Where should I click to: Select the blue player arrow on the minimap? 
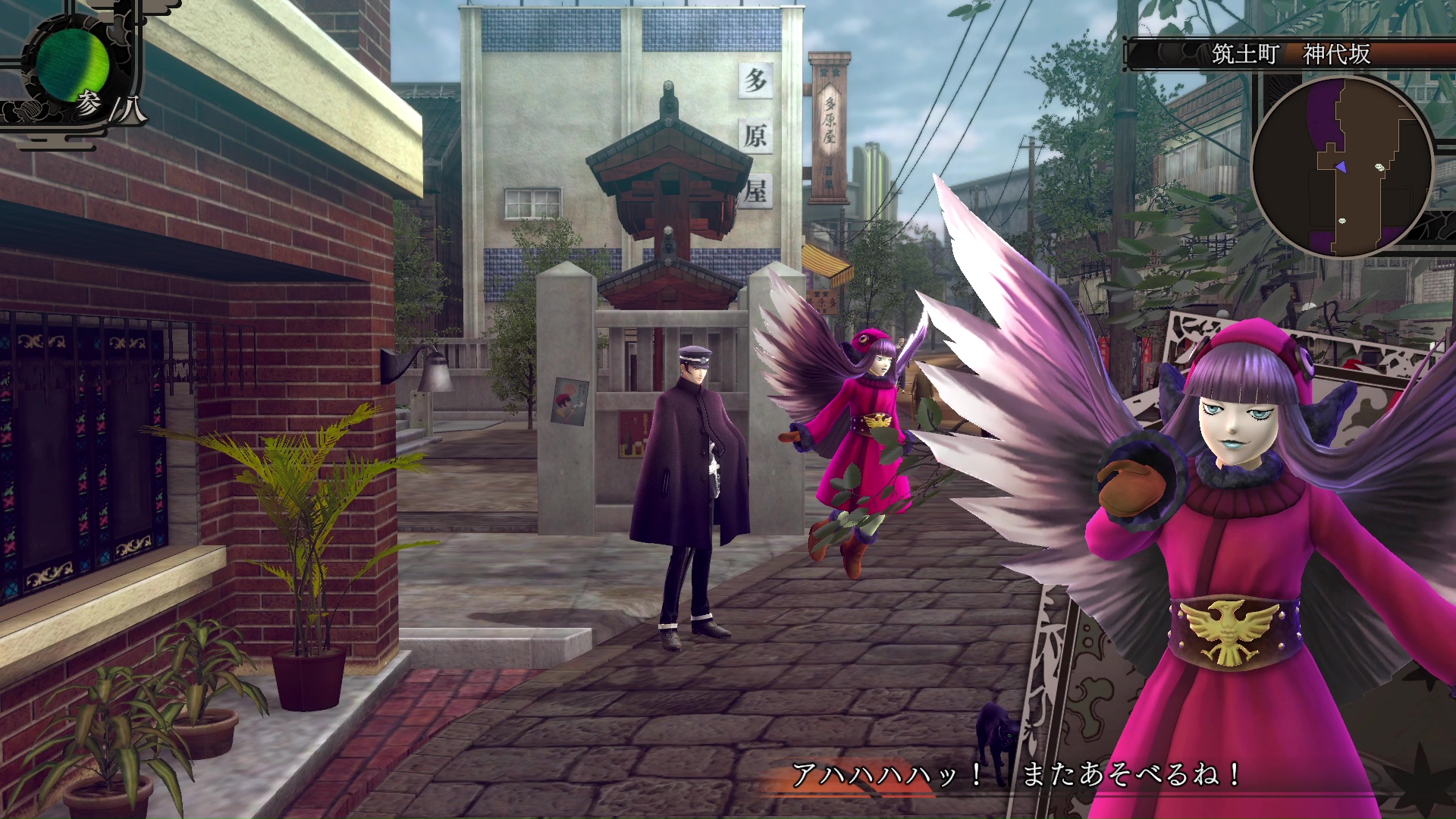(1342, 166)
